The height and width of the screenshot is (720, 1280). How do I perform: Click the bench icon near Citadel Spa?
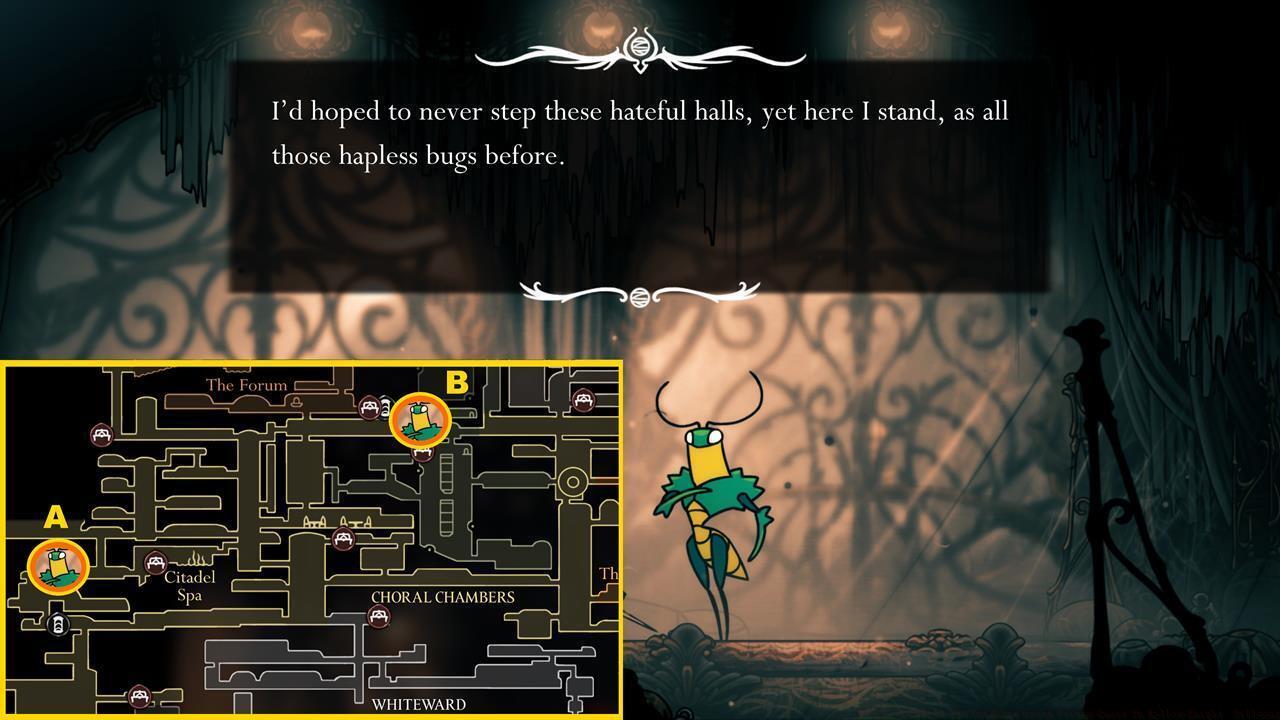click(155, 562)
